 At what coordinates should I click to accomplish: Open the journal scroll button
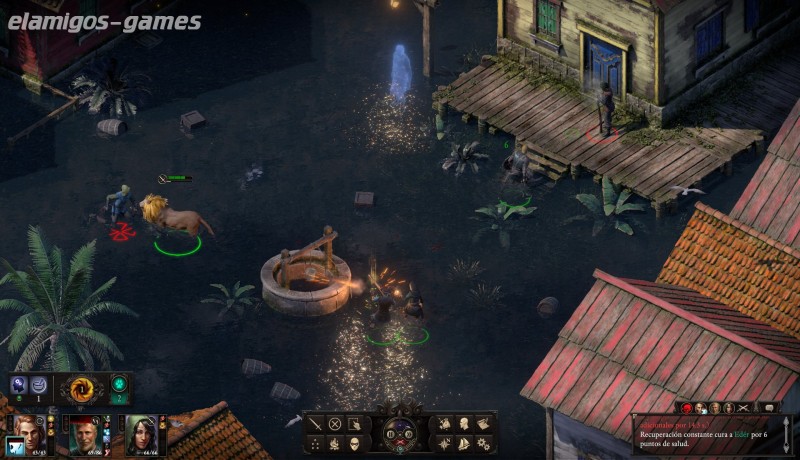(x=483, y=423)
